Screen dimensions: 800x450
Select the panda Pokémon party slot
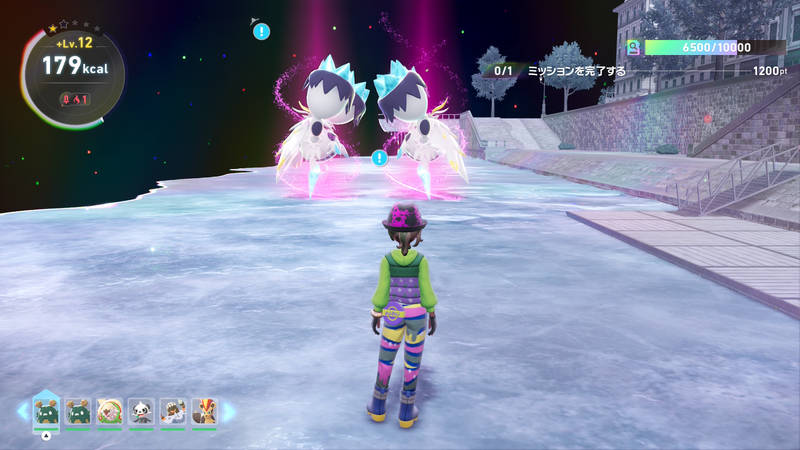[141, 411]
